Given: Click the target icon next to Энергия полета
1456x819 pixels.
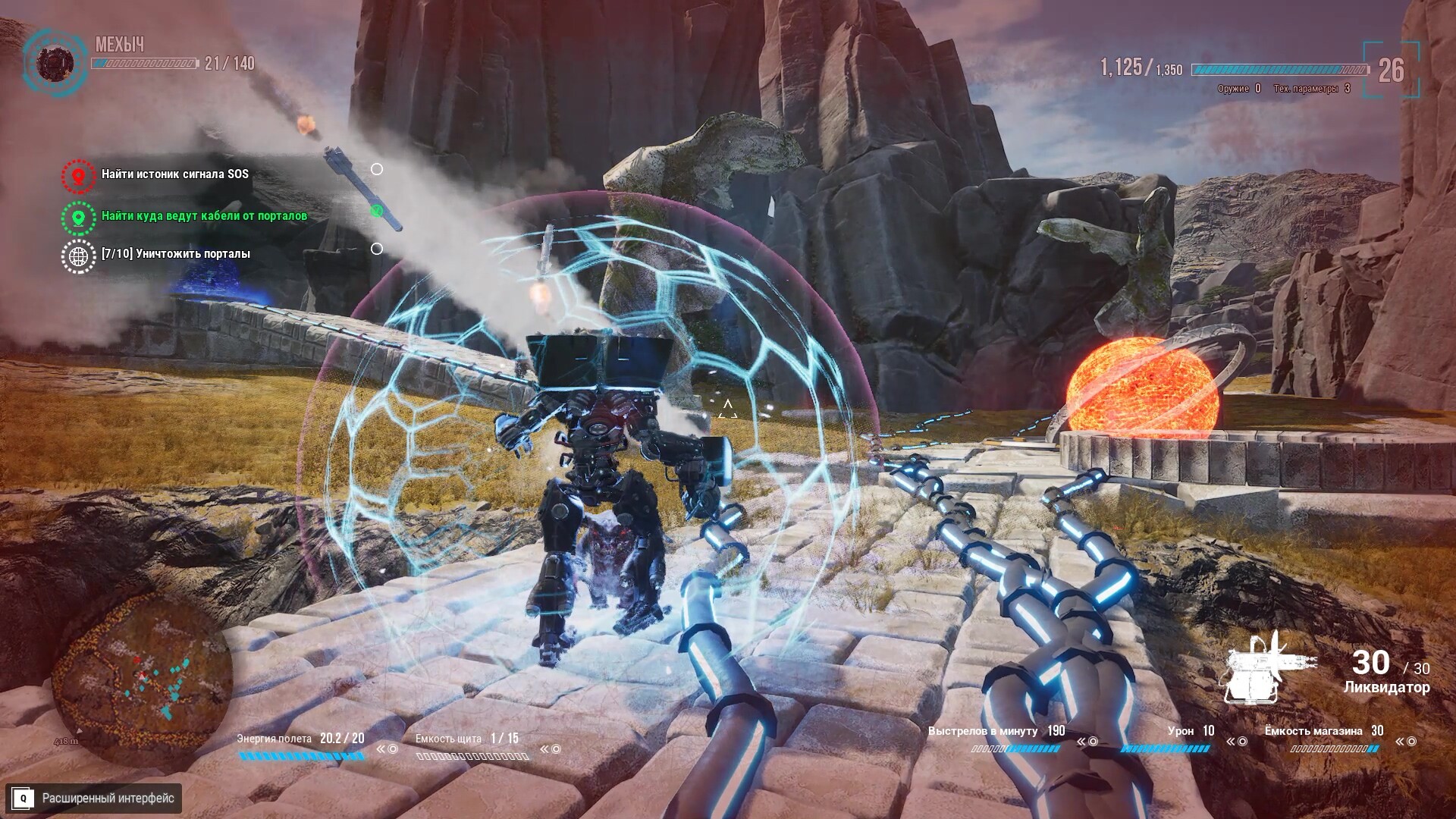Looking at the screenshot, I should click(391, 749).
